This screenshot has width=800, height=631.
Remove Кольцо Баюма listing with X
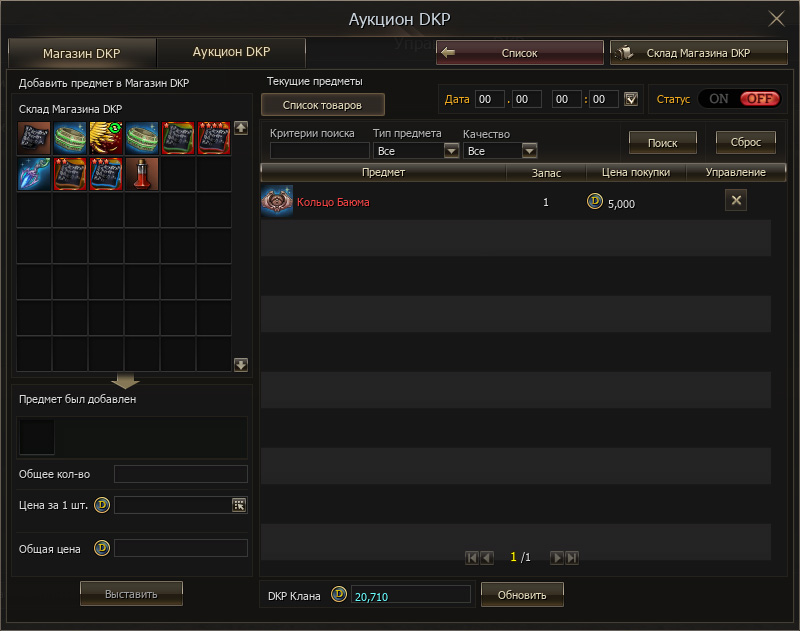(x=735, y=201)
